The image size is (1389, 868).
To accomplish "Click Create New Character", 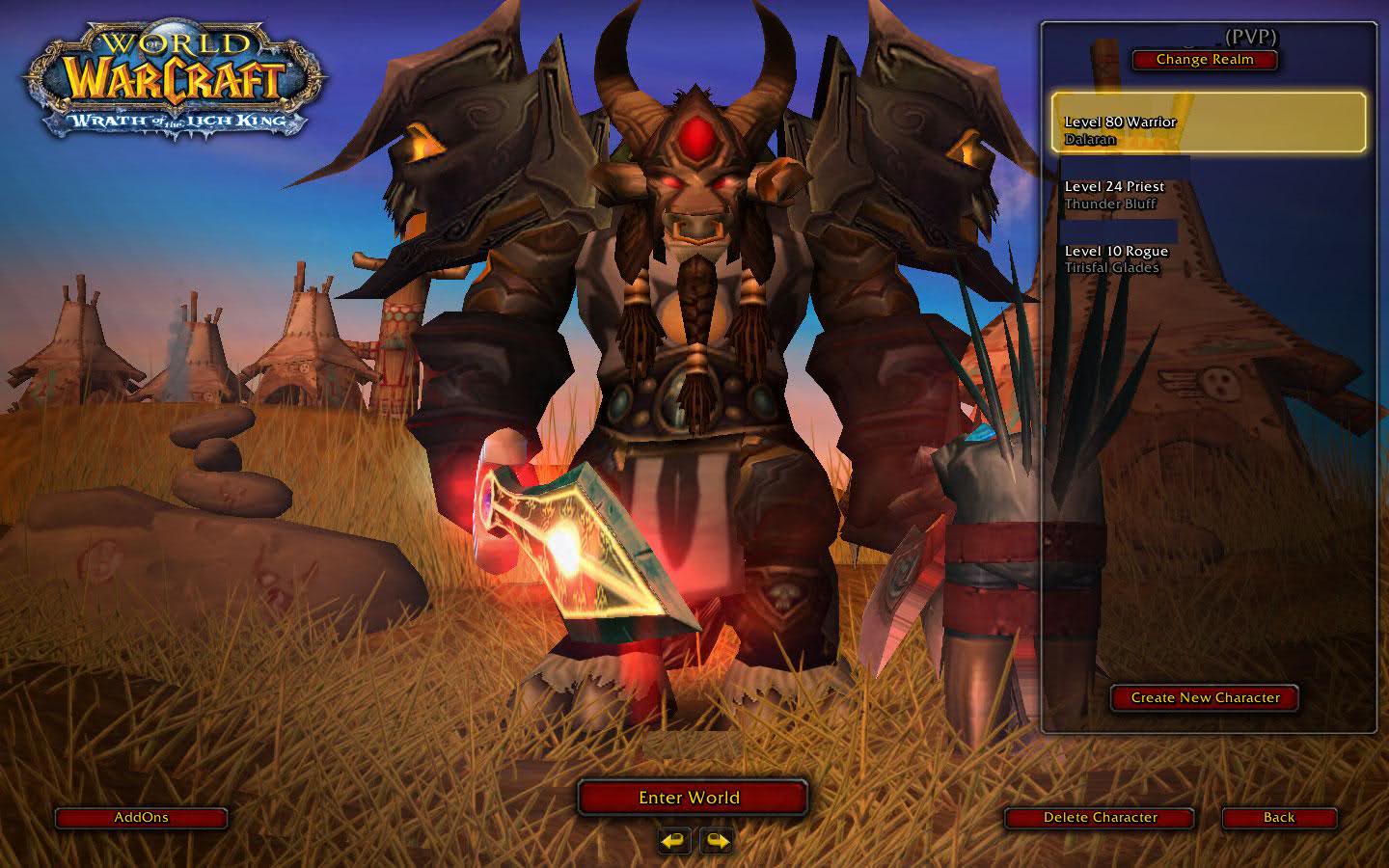I will tap(1204, 698).
